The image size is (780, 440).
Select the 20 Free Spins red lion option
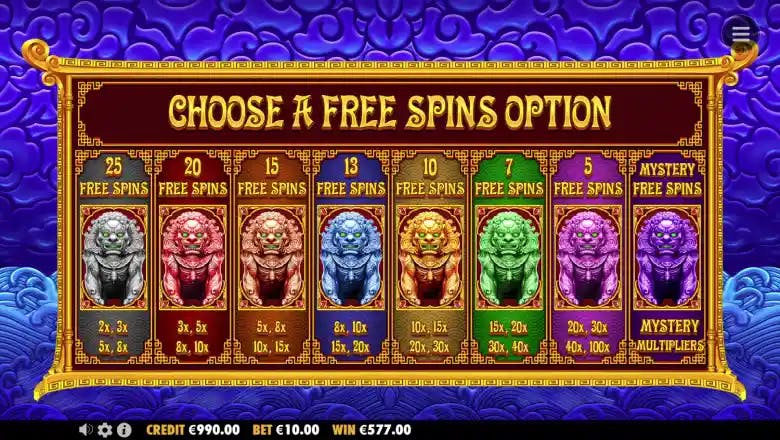tap(192, 258)
